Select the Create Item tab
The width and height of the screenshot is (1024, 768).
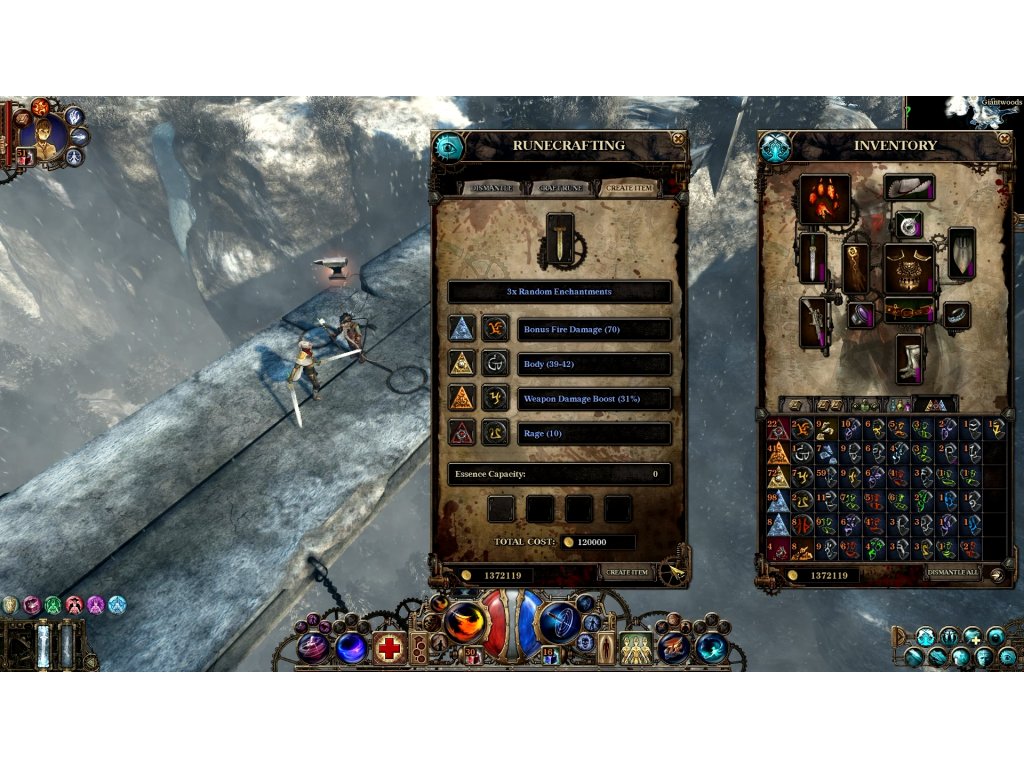tap(629, 188)
